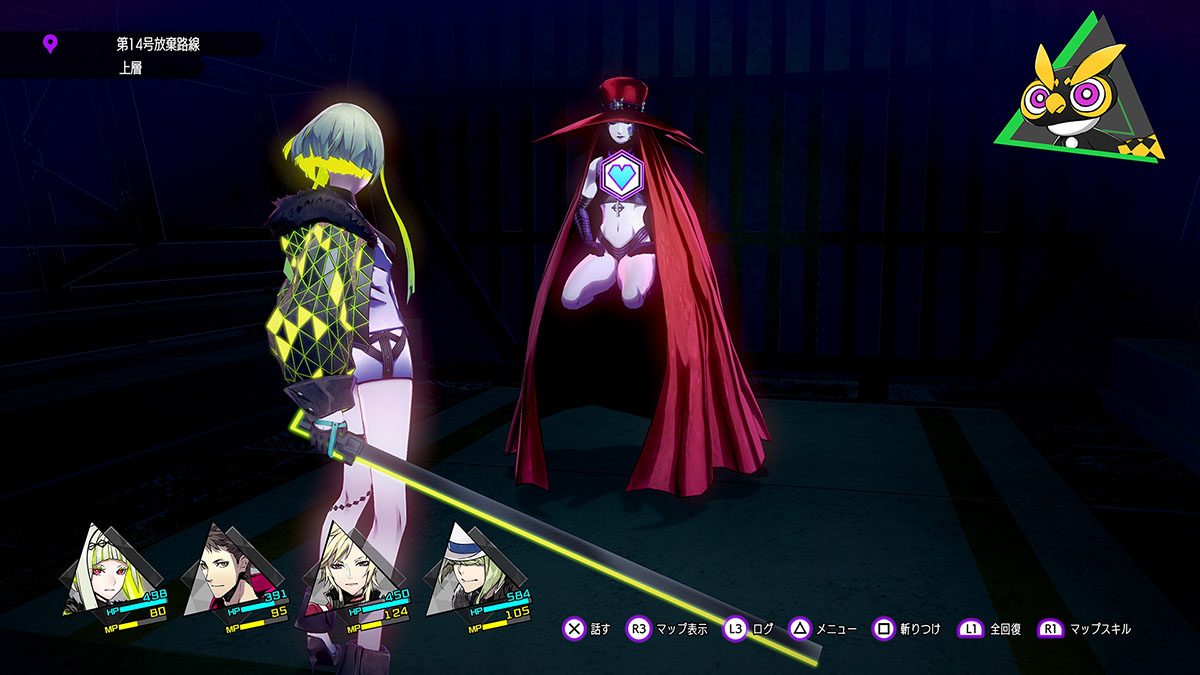Click the purple location pin icon
1200x675 pixels.
pos(50,44)
